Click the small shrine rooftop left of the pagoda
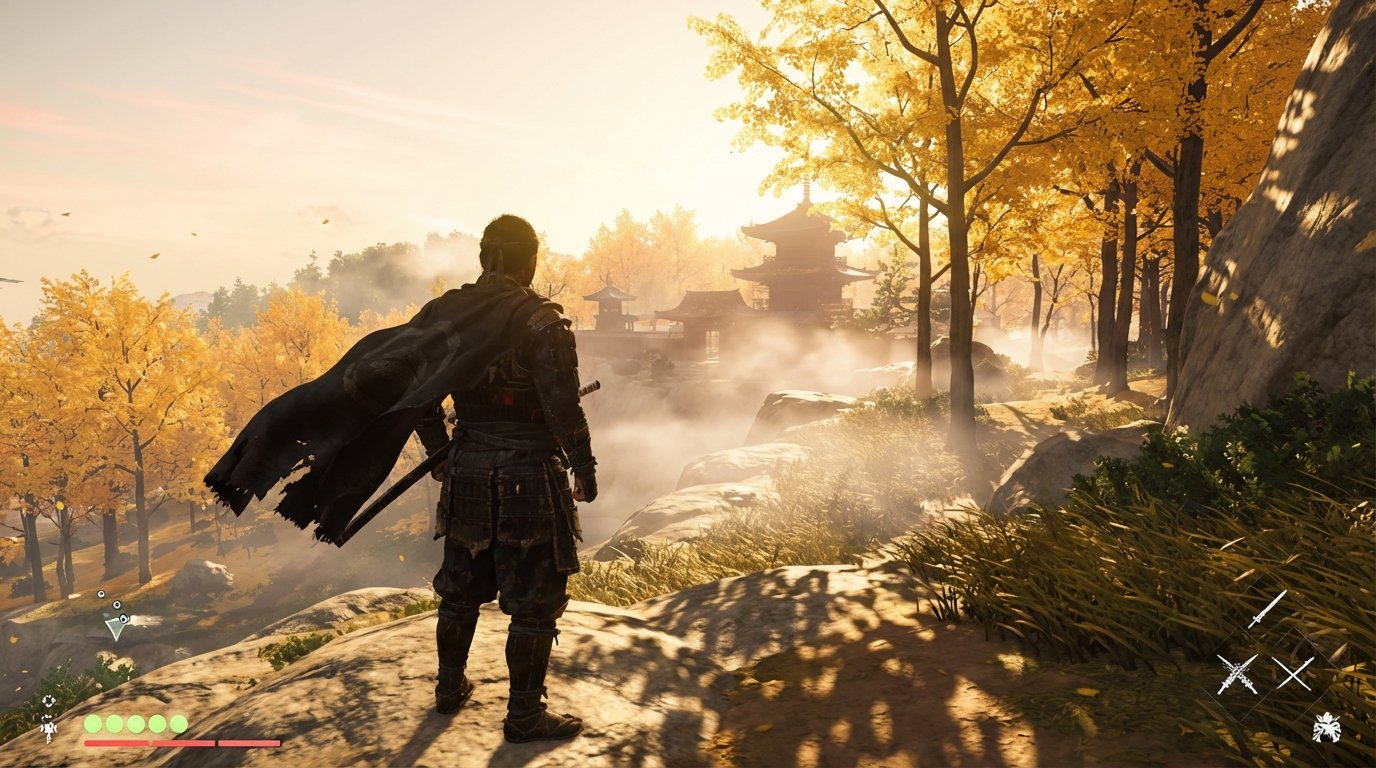Screen dimensions: 1376x768 coord(610,290)
